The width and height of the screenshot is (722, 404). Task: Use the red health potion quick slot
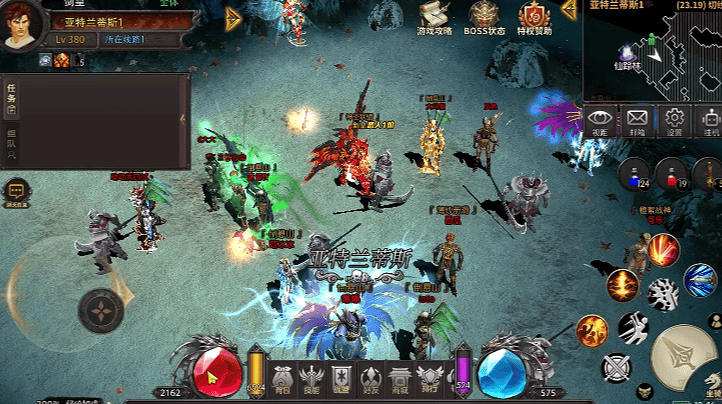click(672, 174)
